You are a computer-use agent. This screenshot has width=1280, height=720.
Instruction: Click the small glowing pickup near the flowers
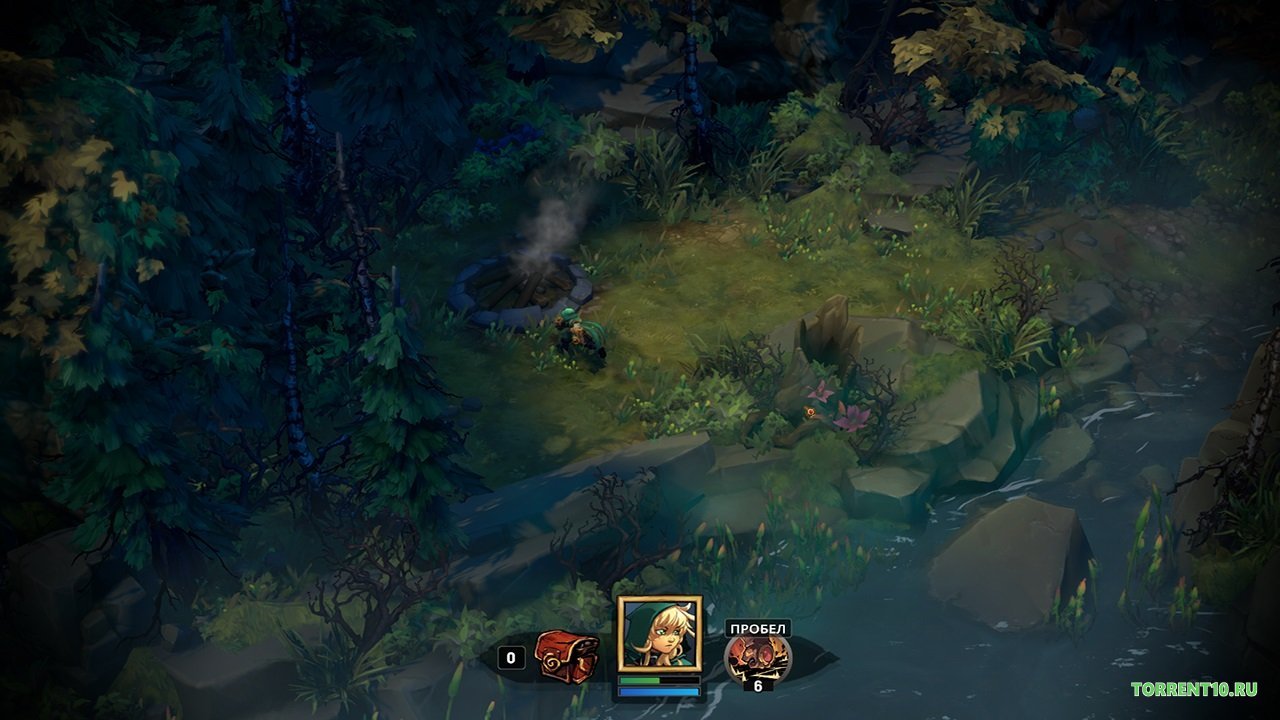pyautogui.click(x=811, y=412)
